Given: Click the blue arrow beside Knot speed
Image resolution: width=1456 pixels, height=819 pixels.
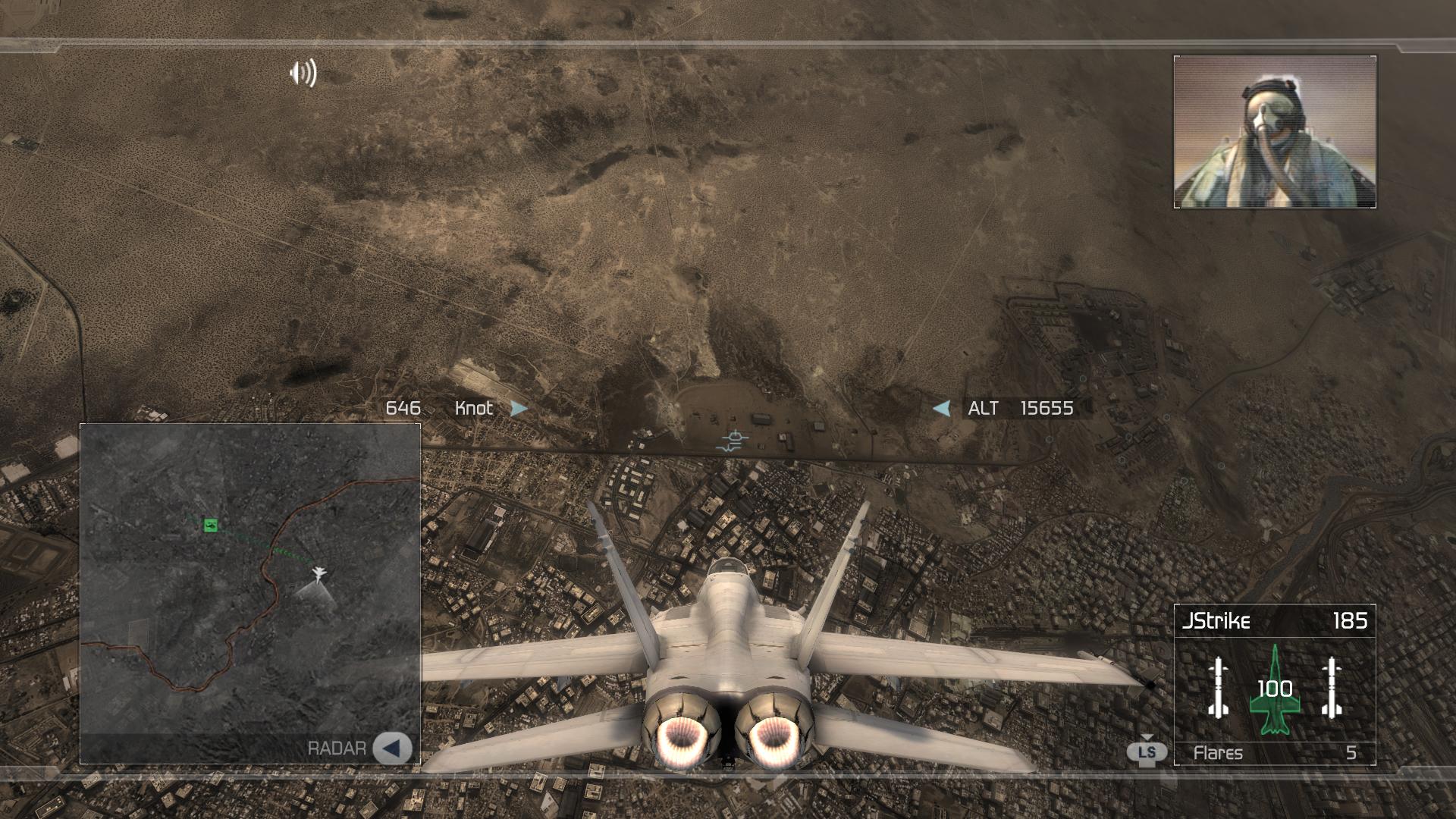Looking at the screenshot, I should click(518, 409).
